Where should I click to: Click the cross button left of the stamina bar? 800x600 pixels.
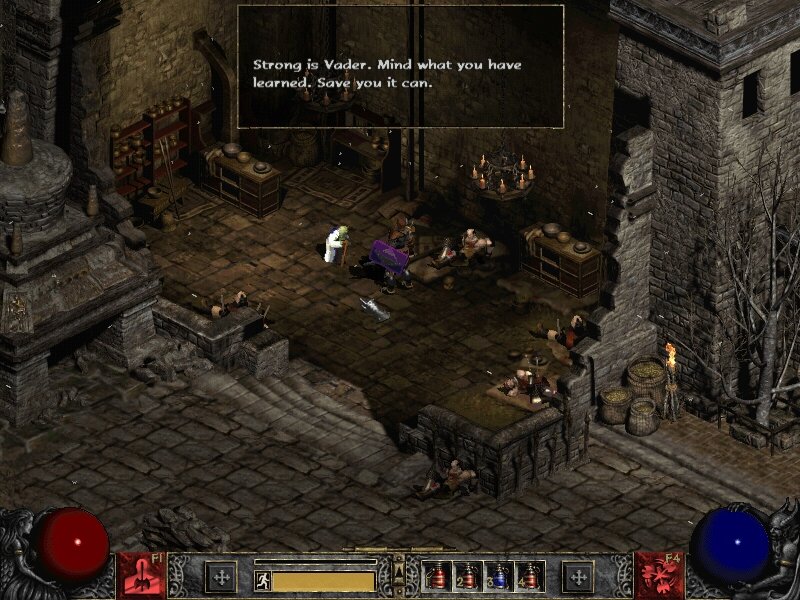(x=220, y=576)
